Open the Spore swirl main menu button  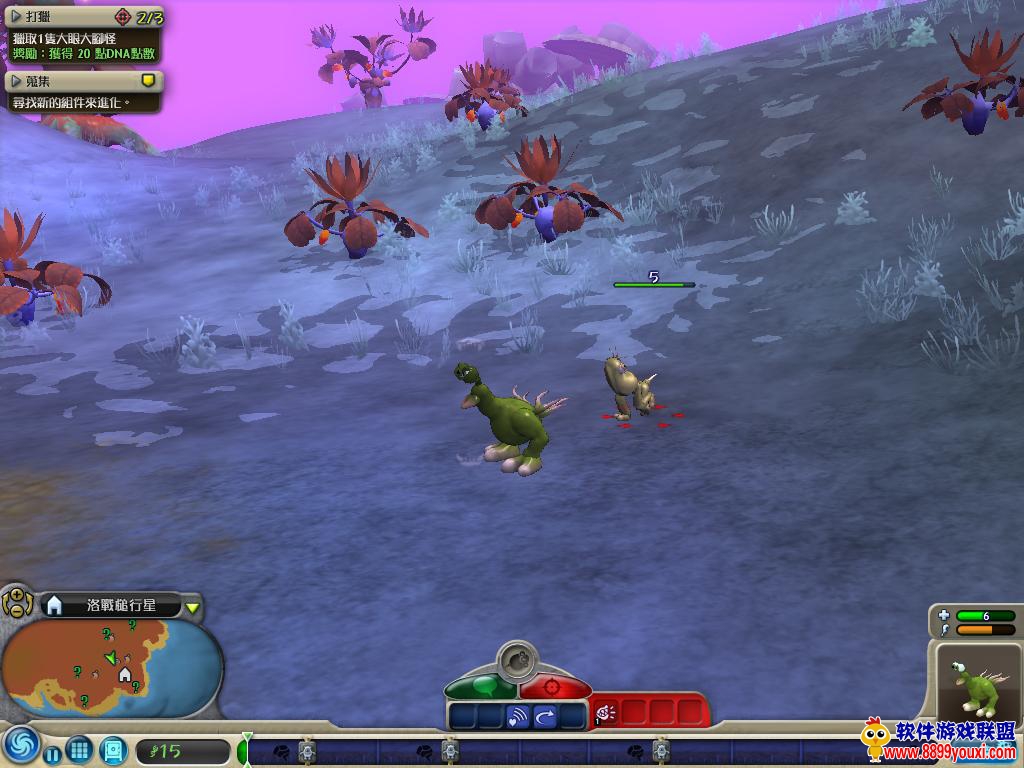tap(20, 745)
